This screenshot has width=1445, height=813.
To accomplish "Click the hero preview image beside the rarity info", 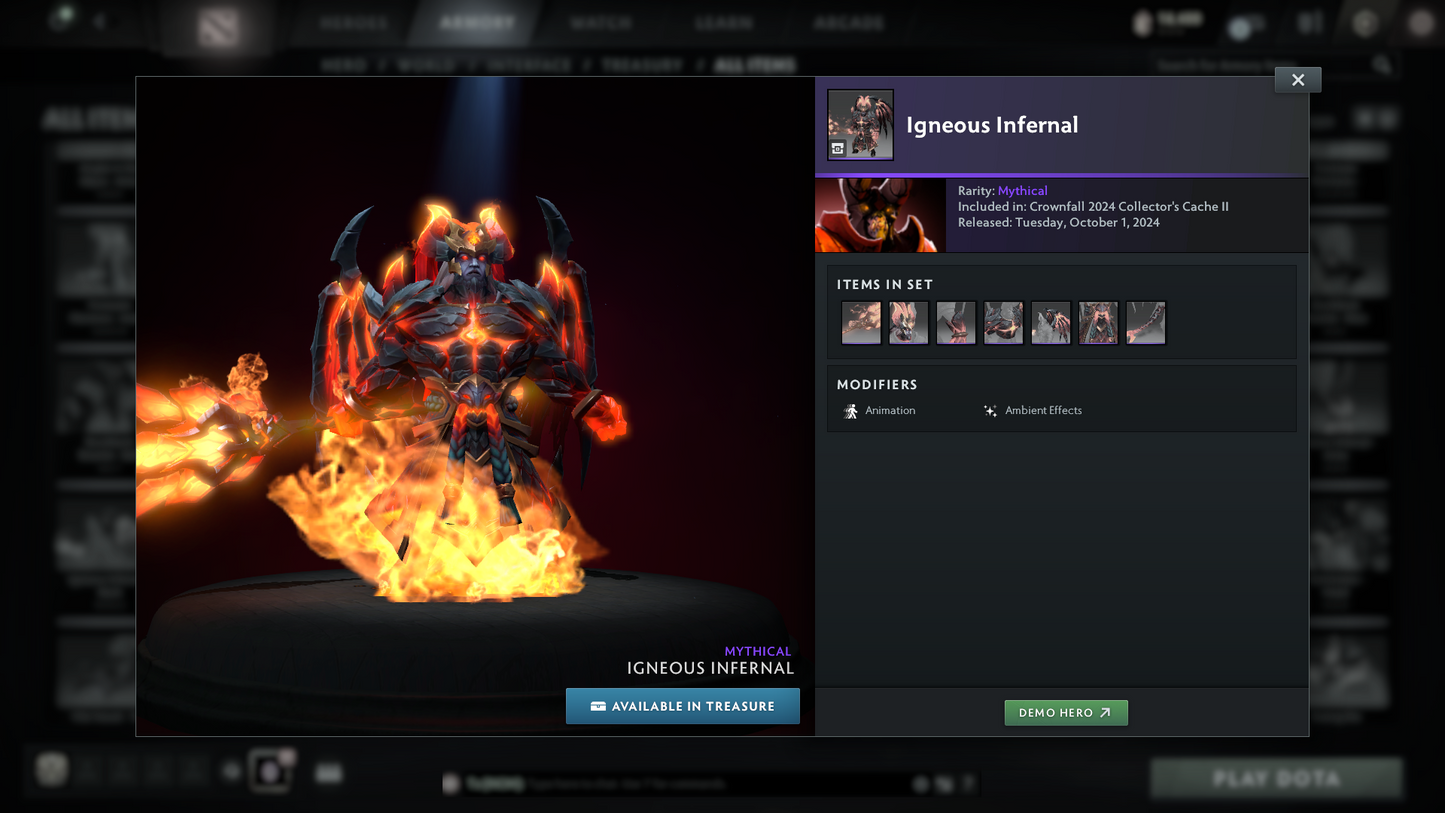I will [879, 214].
